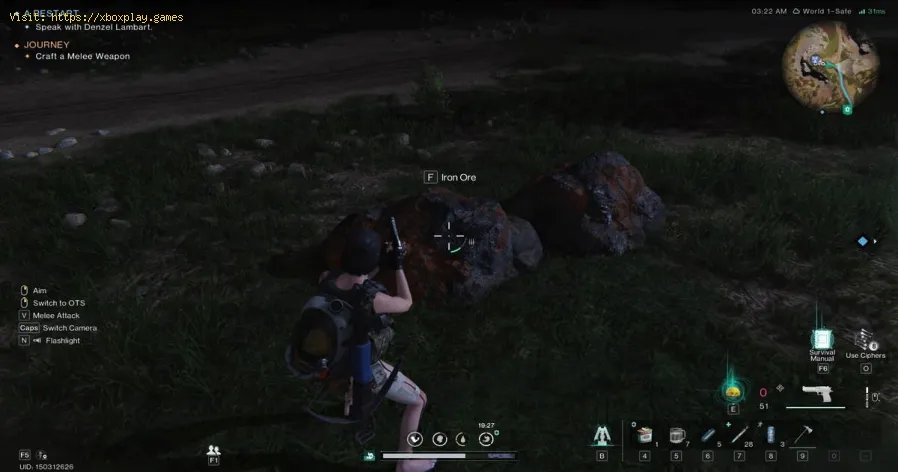Image resolution: width=898 pixels, height=472 pixels.
Task: Open the Survival Manual
Action: (822, 341)
